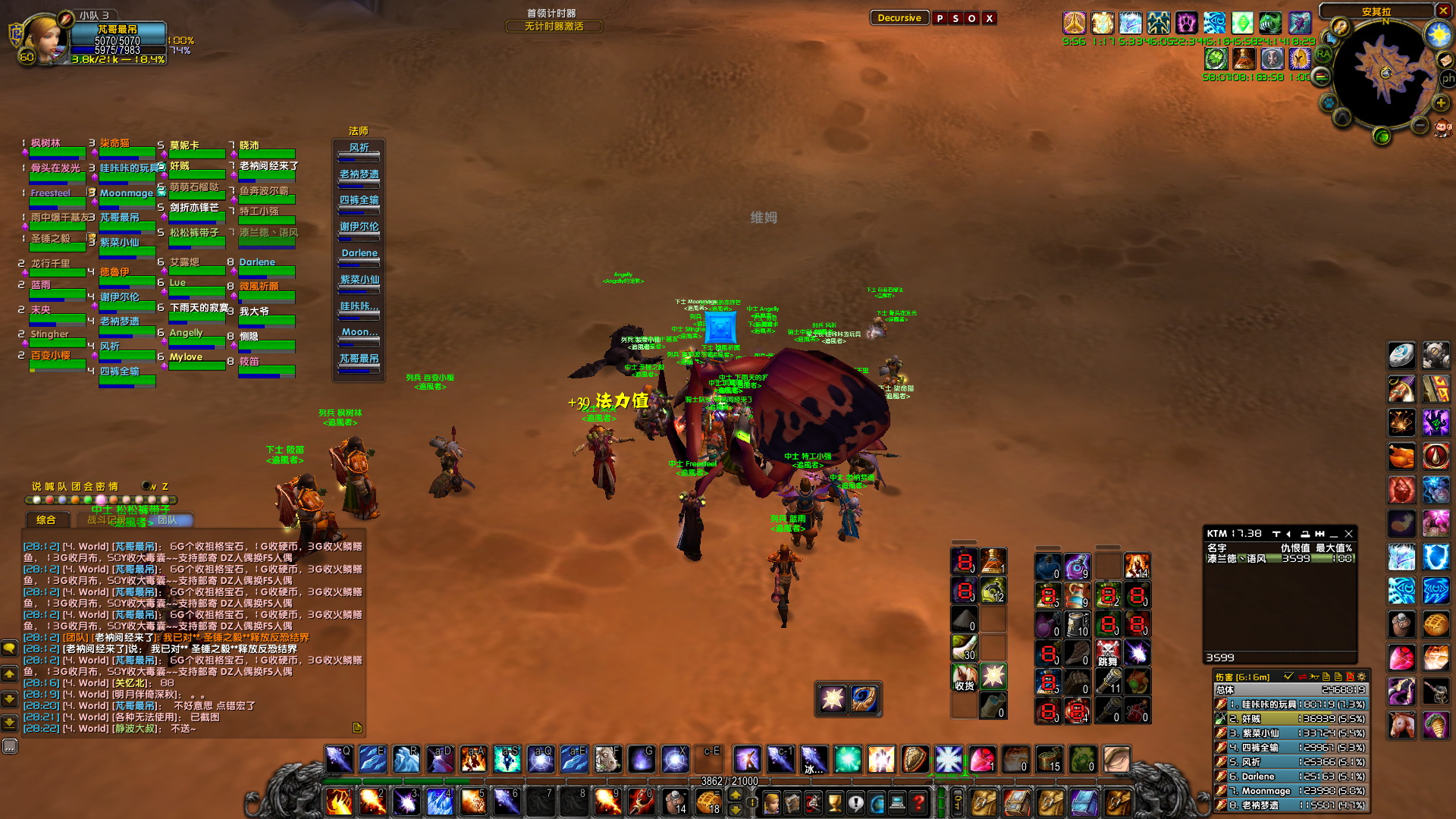Viewport: 1456px width, 819px height.
Task: Switch to the 战斗记录 combat log tab
Action: (x=105, y=520)
